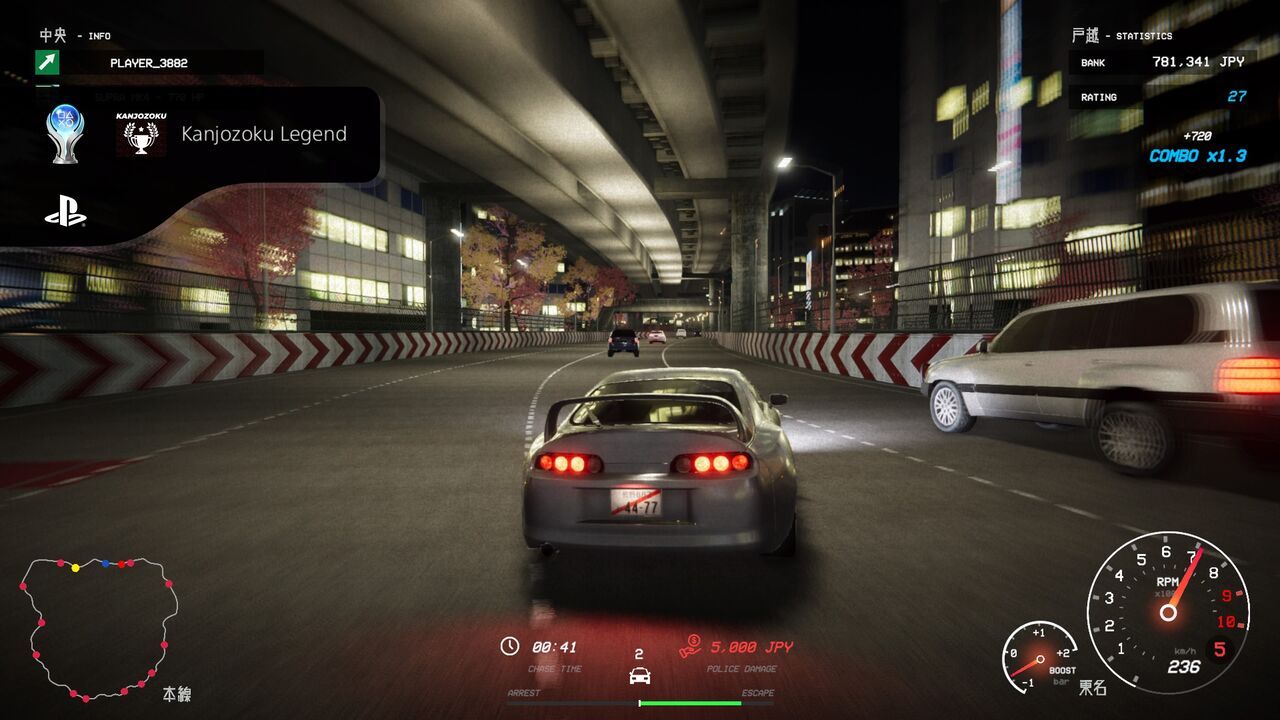Click the PlayStation logo in the overlay
Viewport: 1280px width, 720px height.
(65, 213)
